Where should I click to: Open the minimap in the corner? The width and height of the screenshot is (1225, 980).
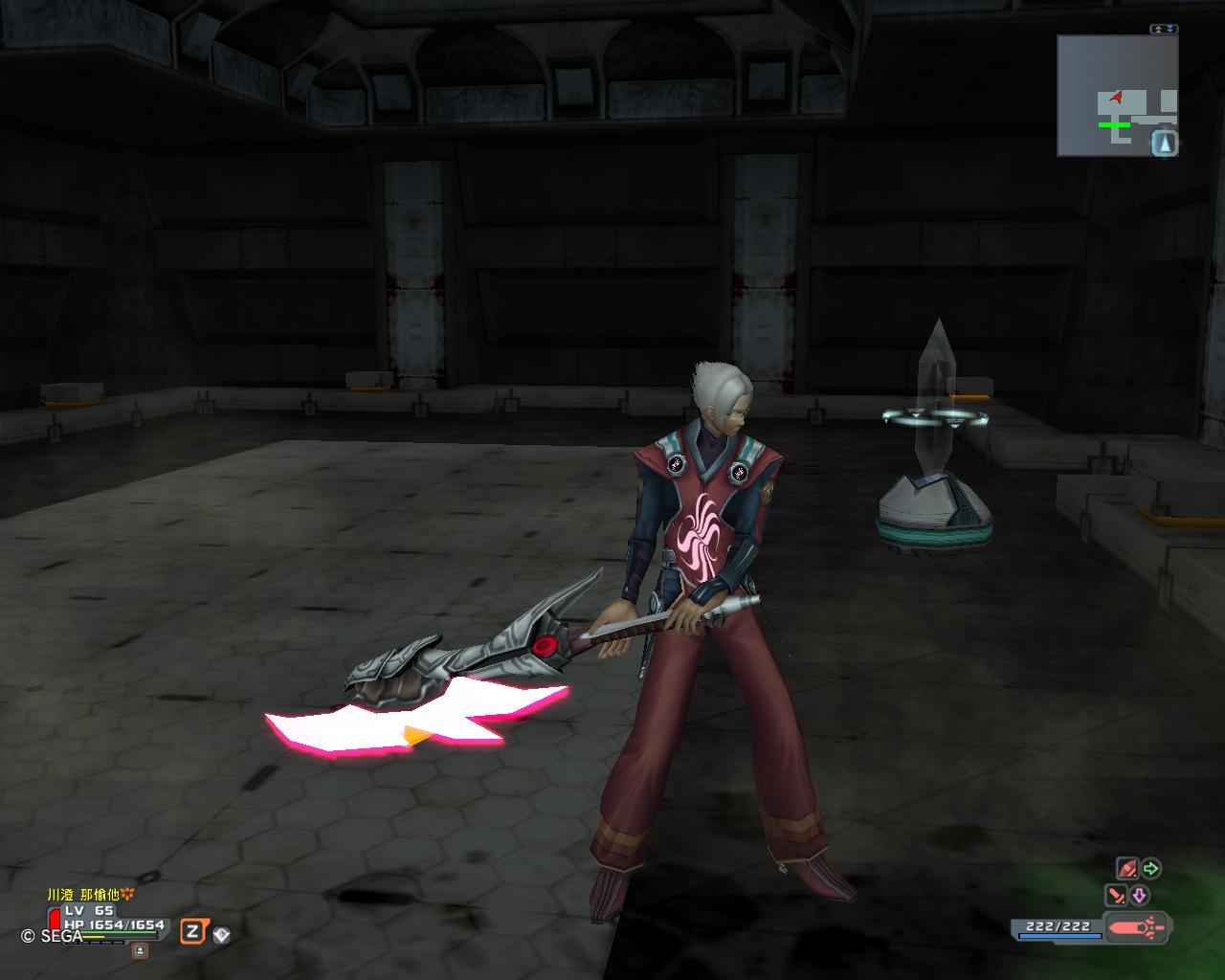1117,95
